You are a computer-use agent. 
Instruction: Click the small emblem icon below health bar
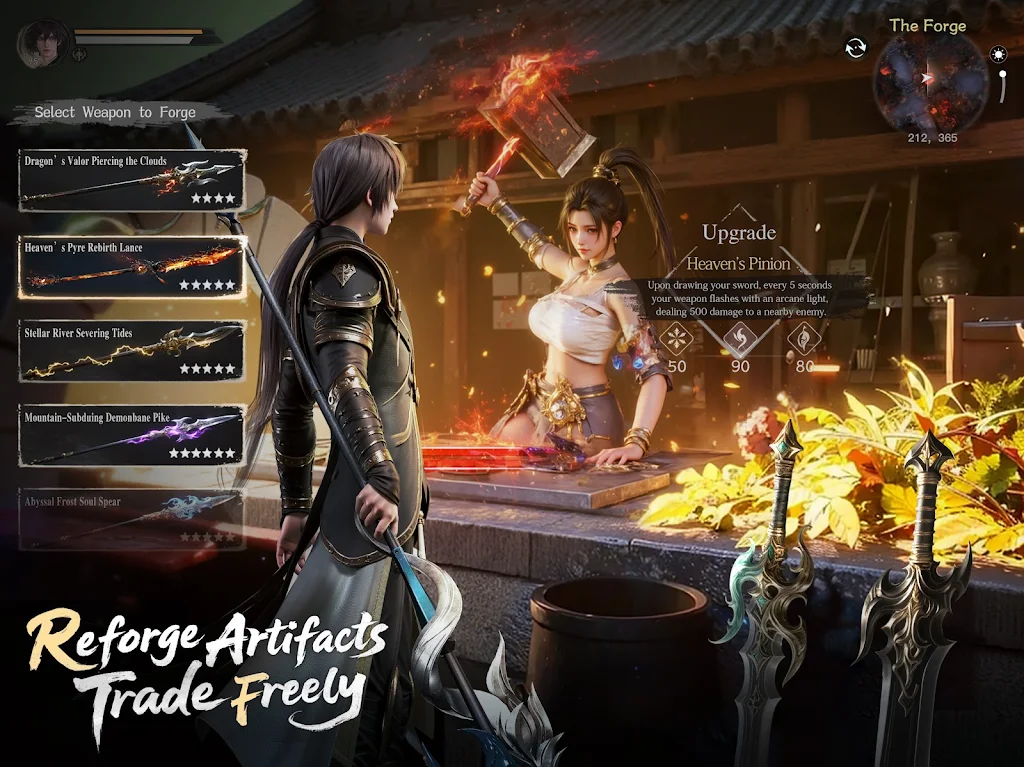(80, 54)
